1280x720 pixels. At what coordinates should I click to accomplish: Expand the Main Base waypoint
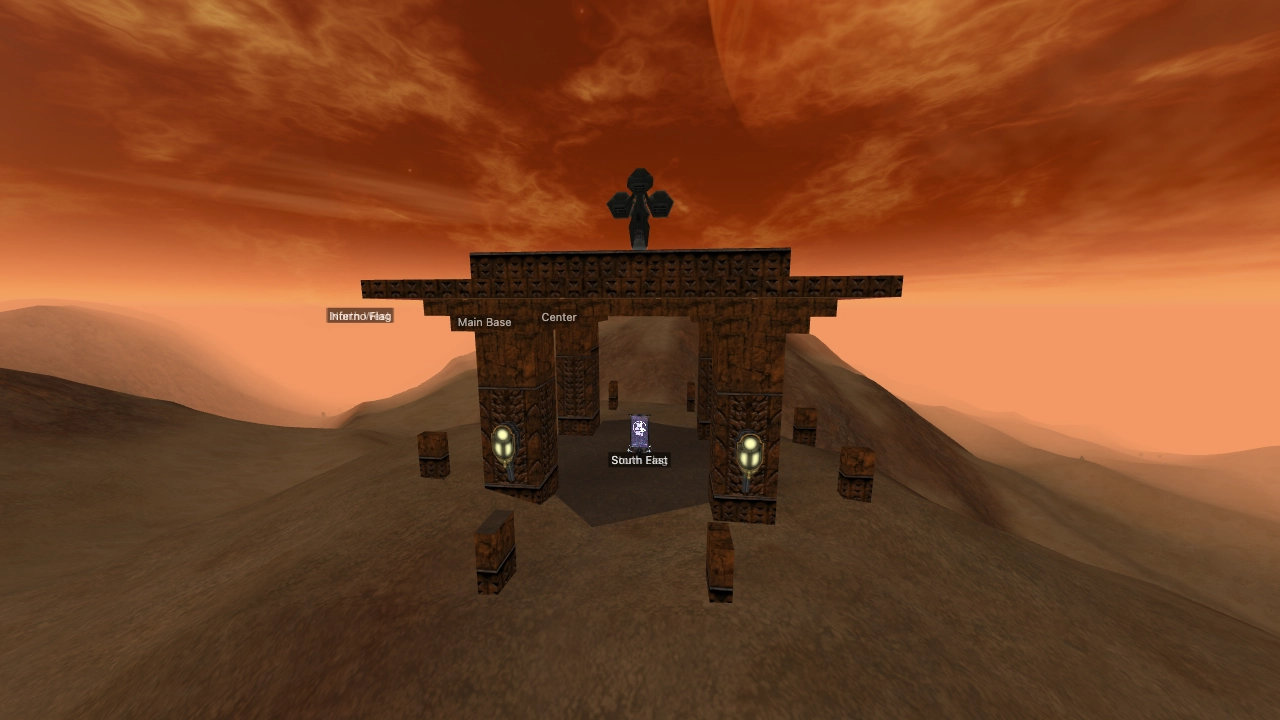pos(484,322)
